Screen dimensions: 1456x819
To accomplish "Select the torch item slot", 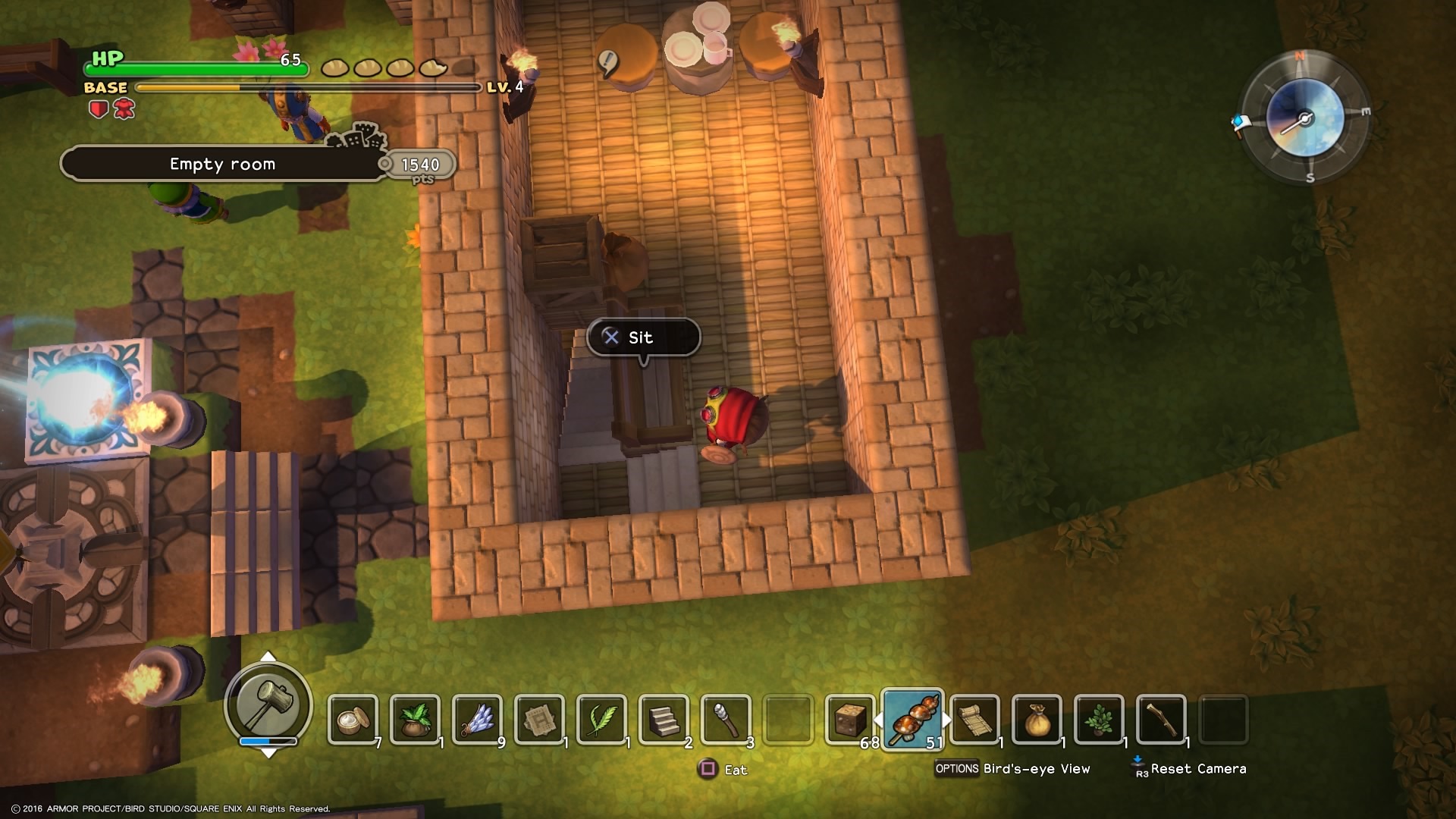I will tap(726, 719).
